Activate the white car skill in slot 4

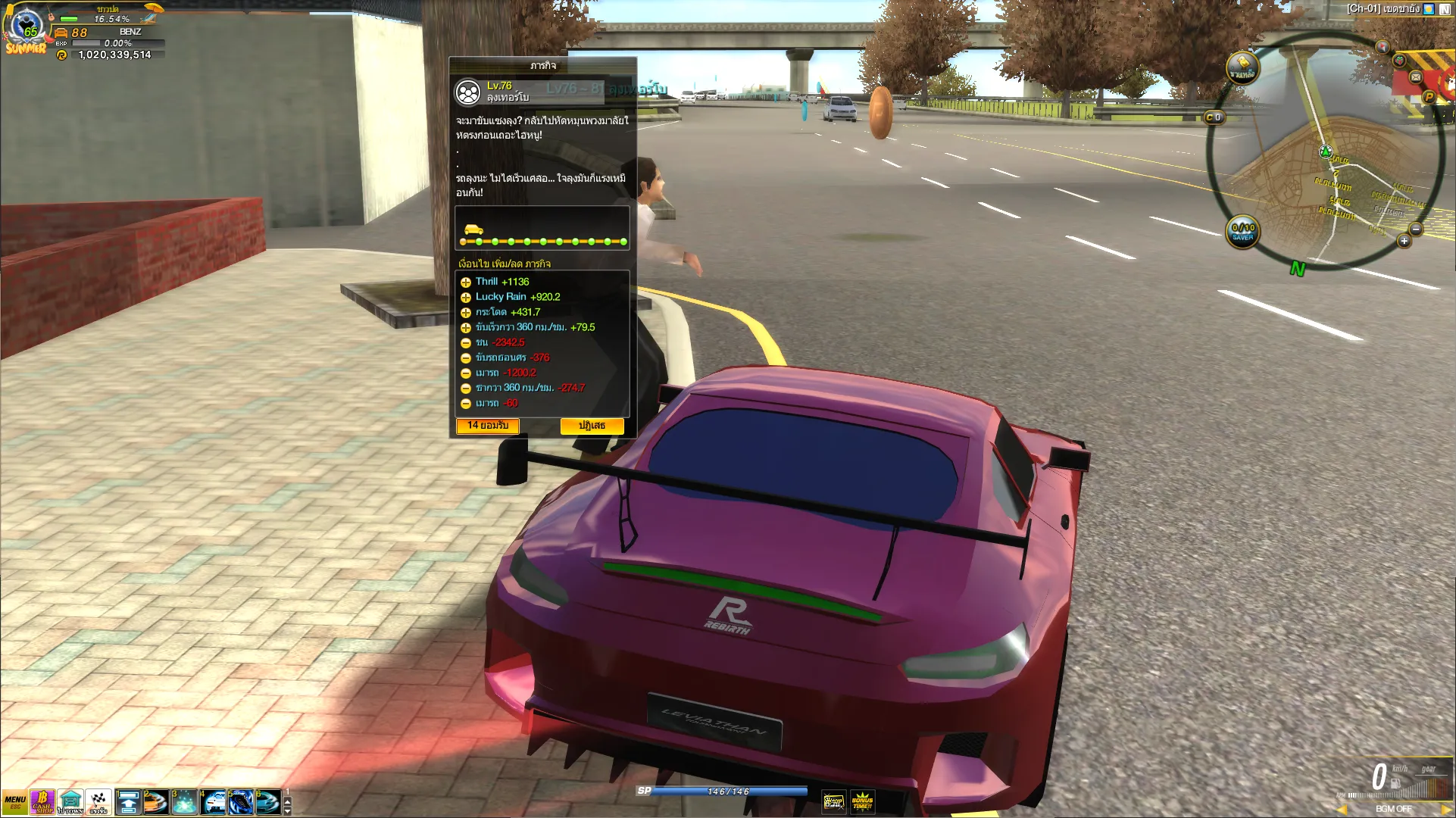point(213,802)
